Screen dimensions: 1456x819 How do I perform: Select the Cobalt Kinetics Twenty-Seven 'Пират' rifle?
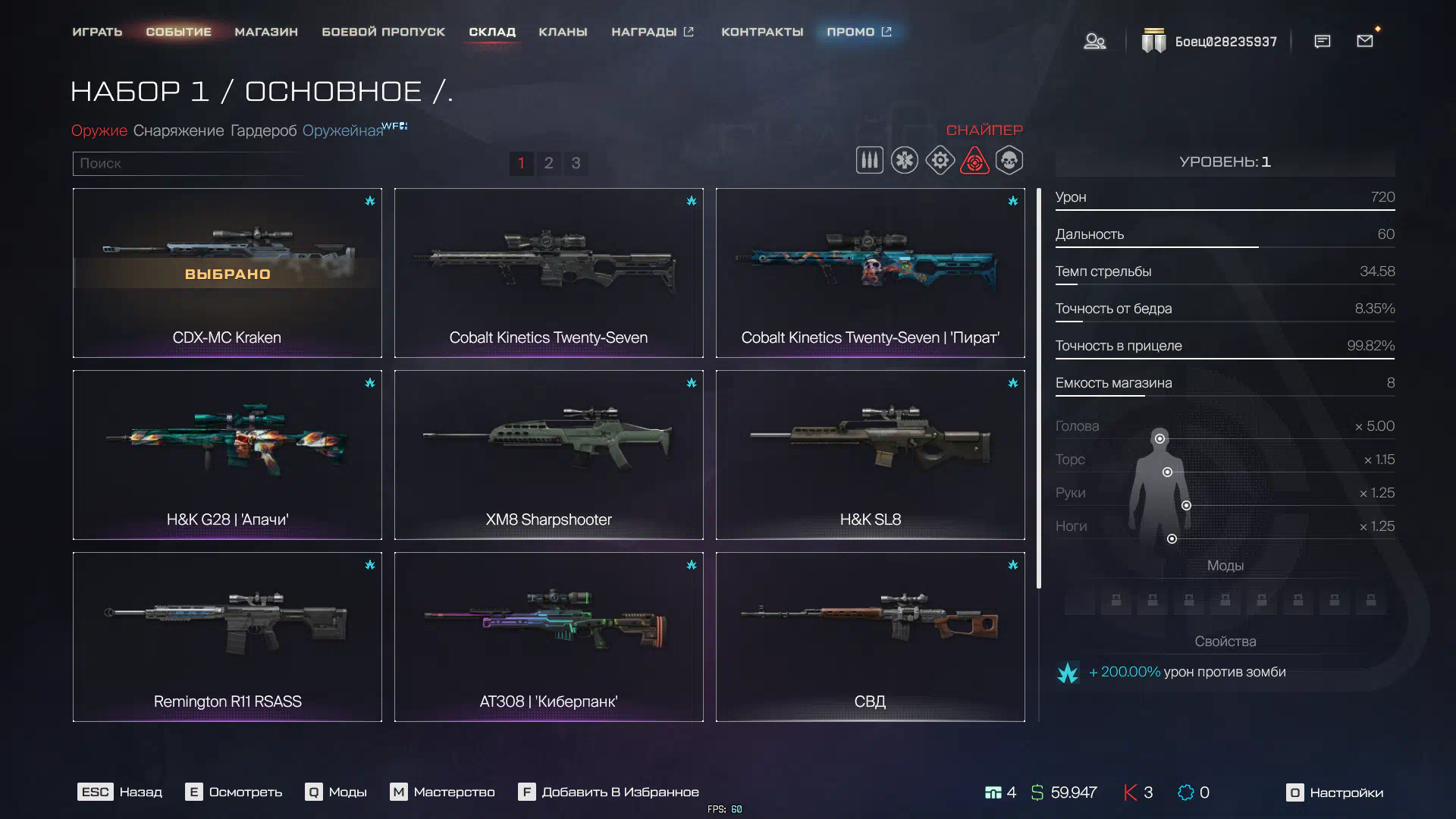tap(870, 273)
